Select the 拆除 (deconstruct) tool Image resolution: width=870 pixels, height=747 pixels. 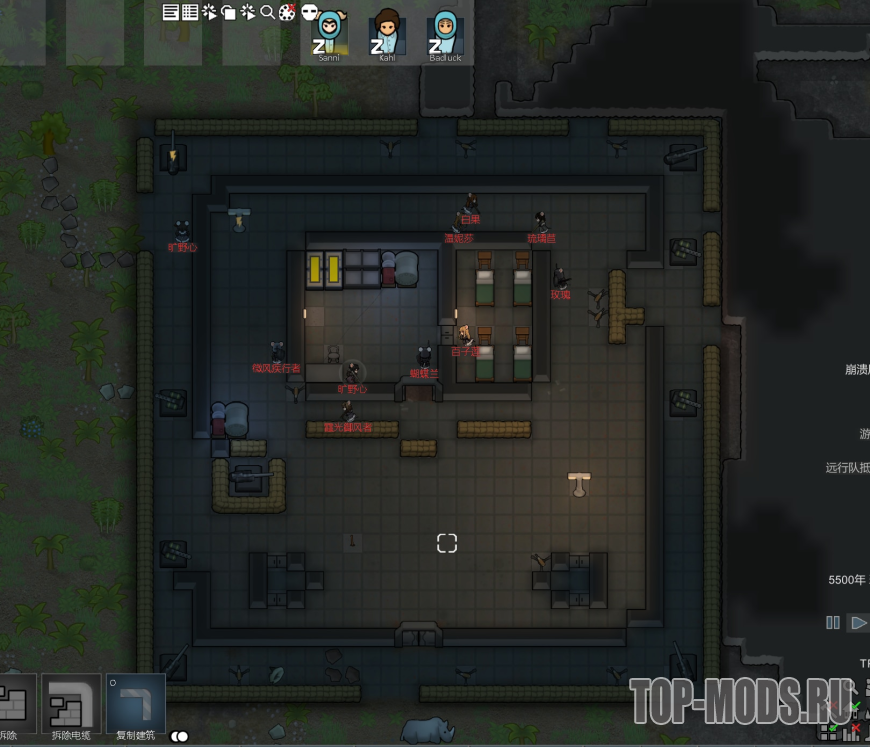click(14, 706)
